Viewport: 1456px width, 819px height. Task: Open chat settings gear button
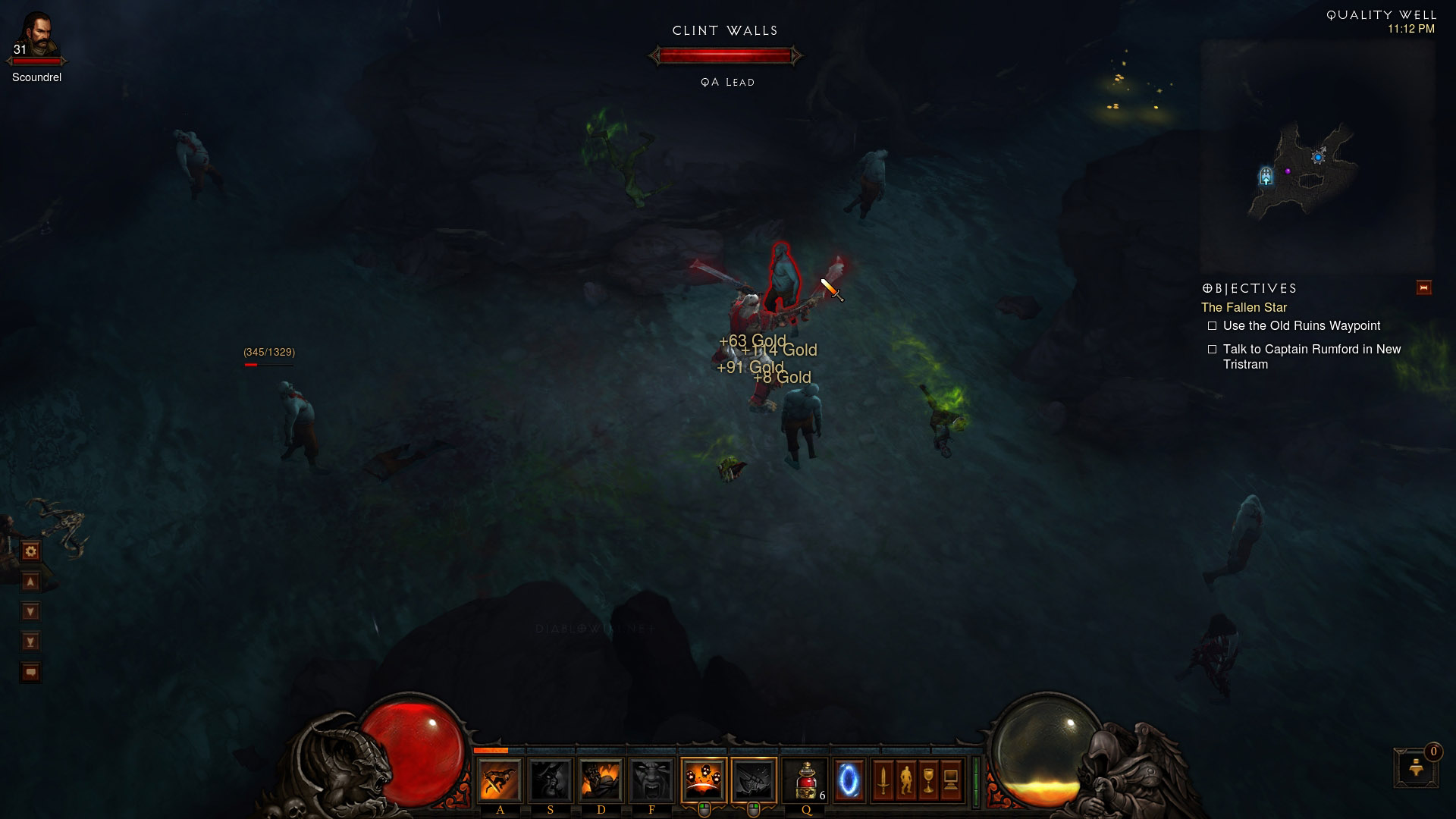point(31,551)
